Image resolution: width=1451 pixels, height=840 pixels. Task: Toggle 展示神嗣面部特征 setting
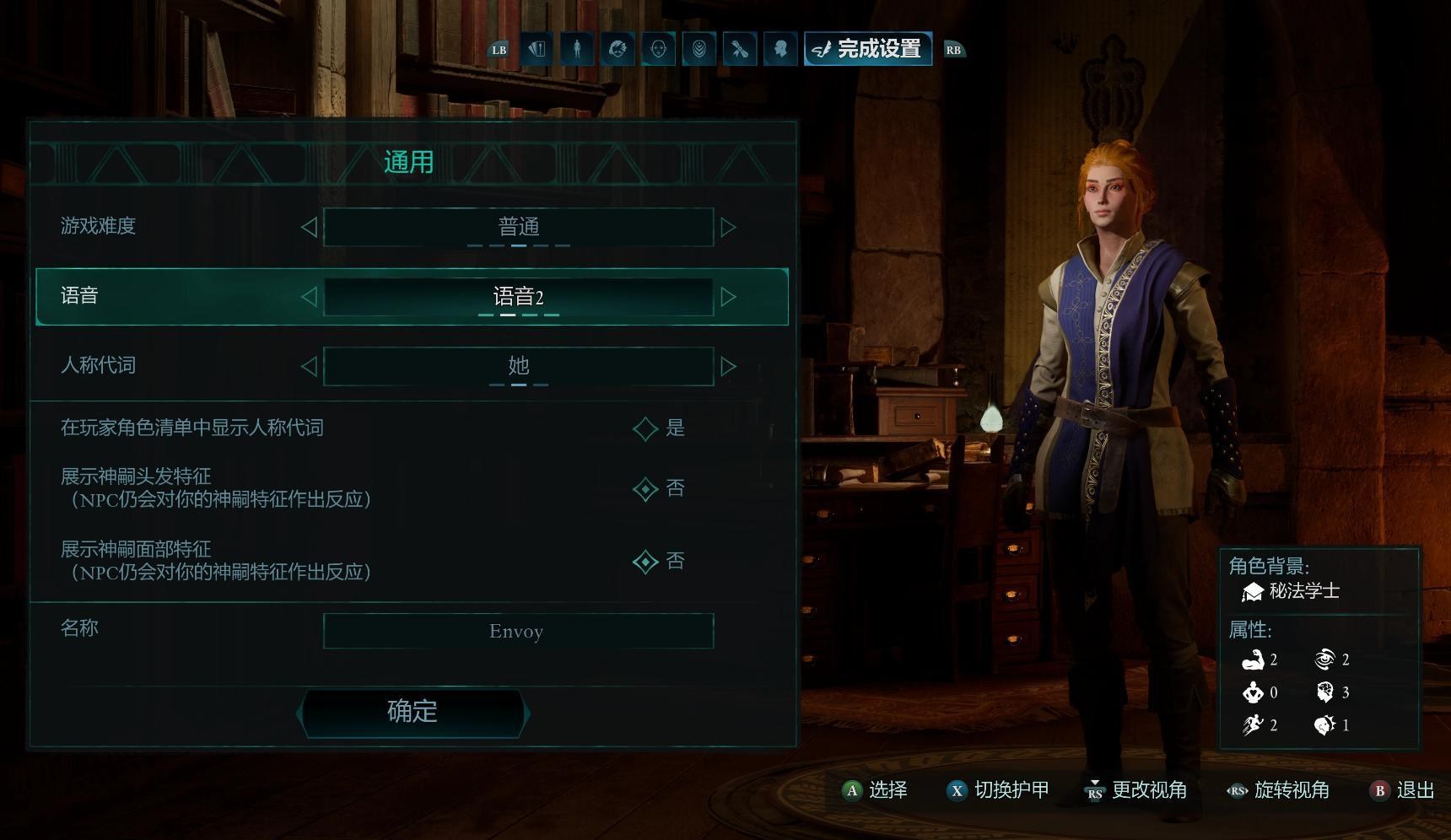[645, 562]
